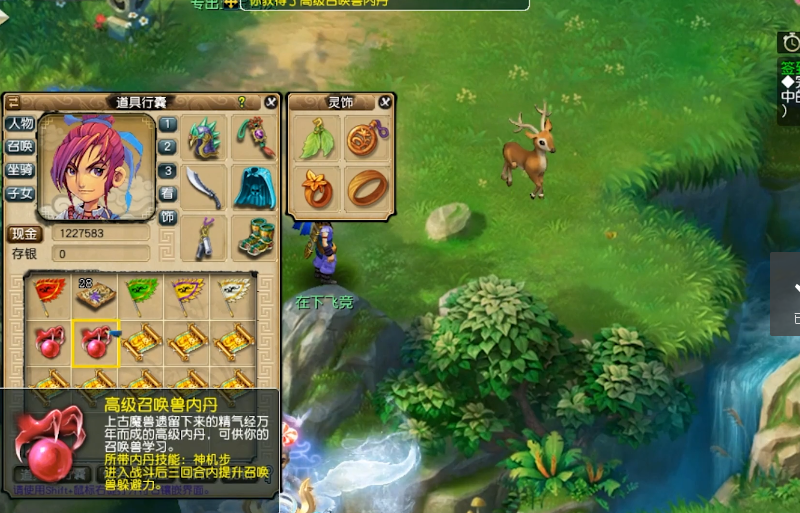Image resolution: width=800 pixels, height=513 pixels.
Task: Select the green leaf earring accessory
Action: tap(318, 139)
